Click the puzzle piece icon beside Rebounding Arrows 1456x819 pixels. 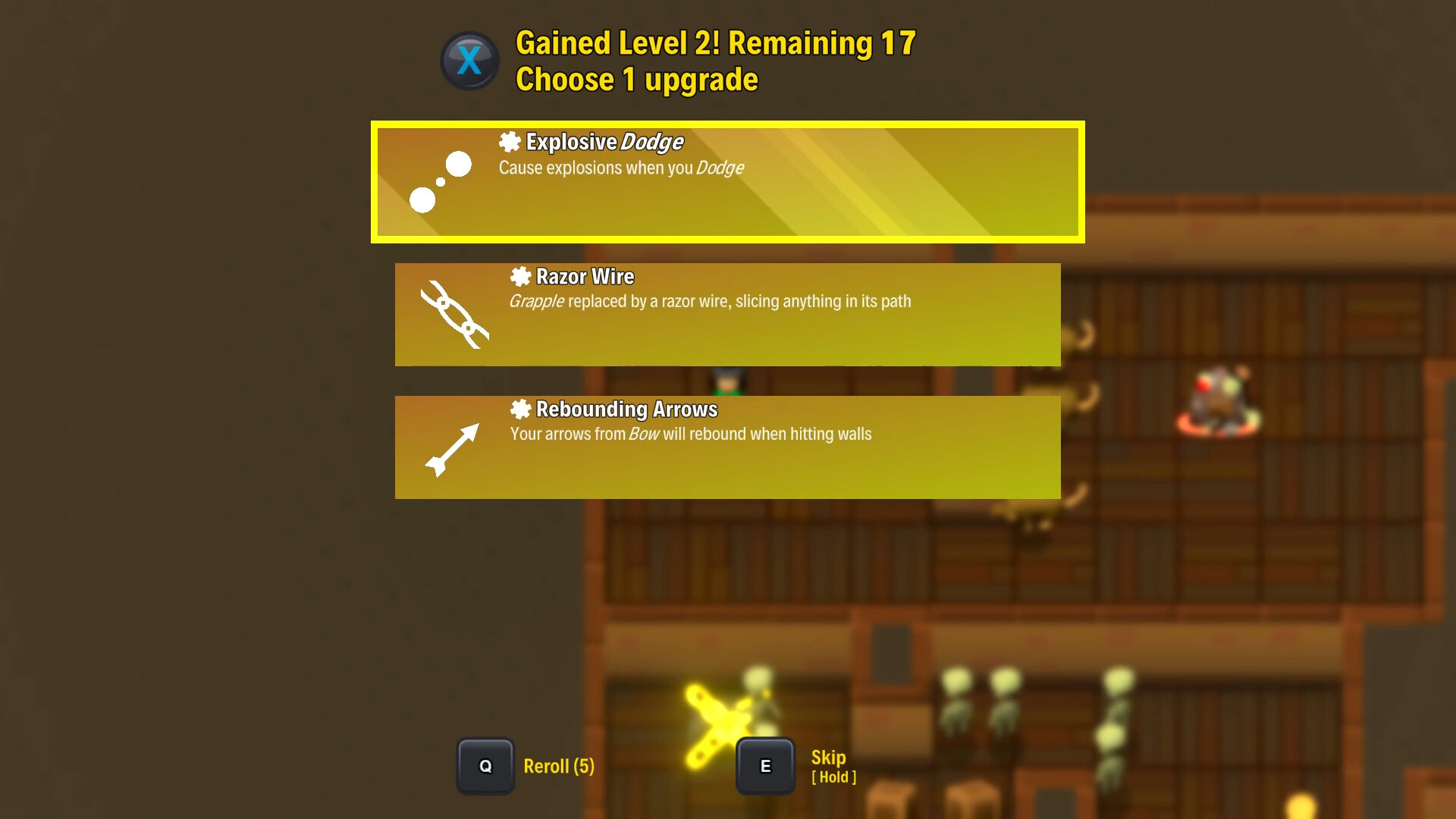point(520,409)
